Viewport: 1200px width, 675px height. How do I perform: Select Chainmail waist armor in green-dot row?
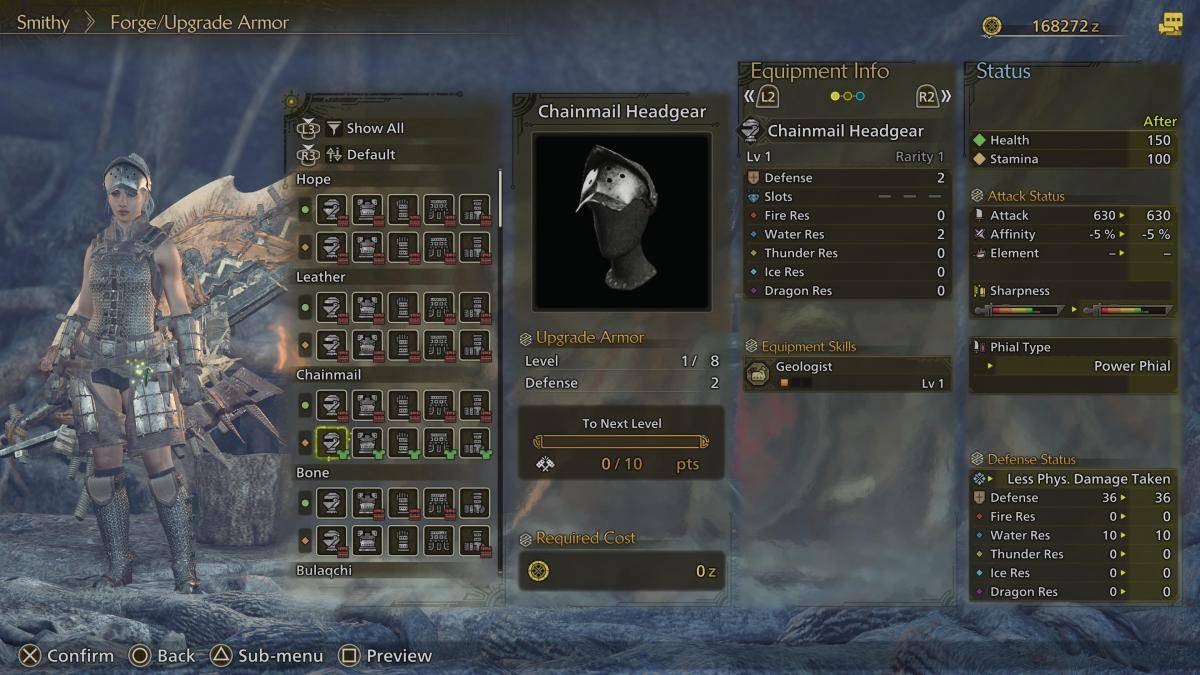[x=438, y=405]
